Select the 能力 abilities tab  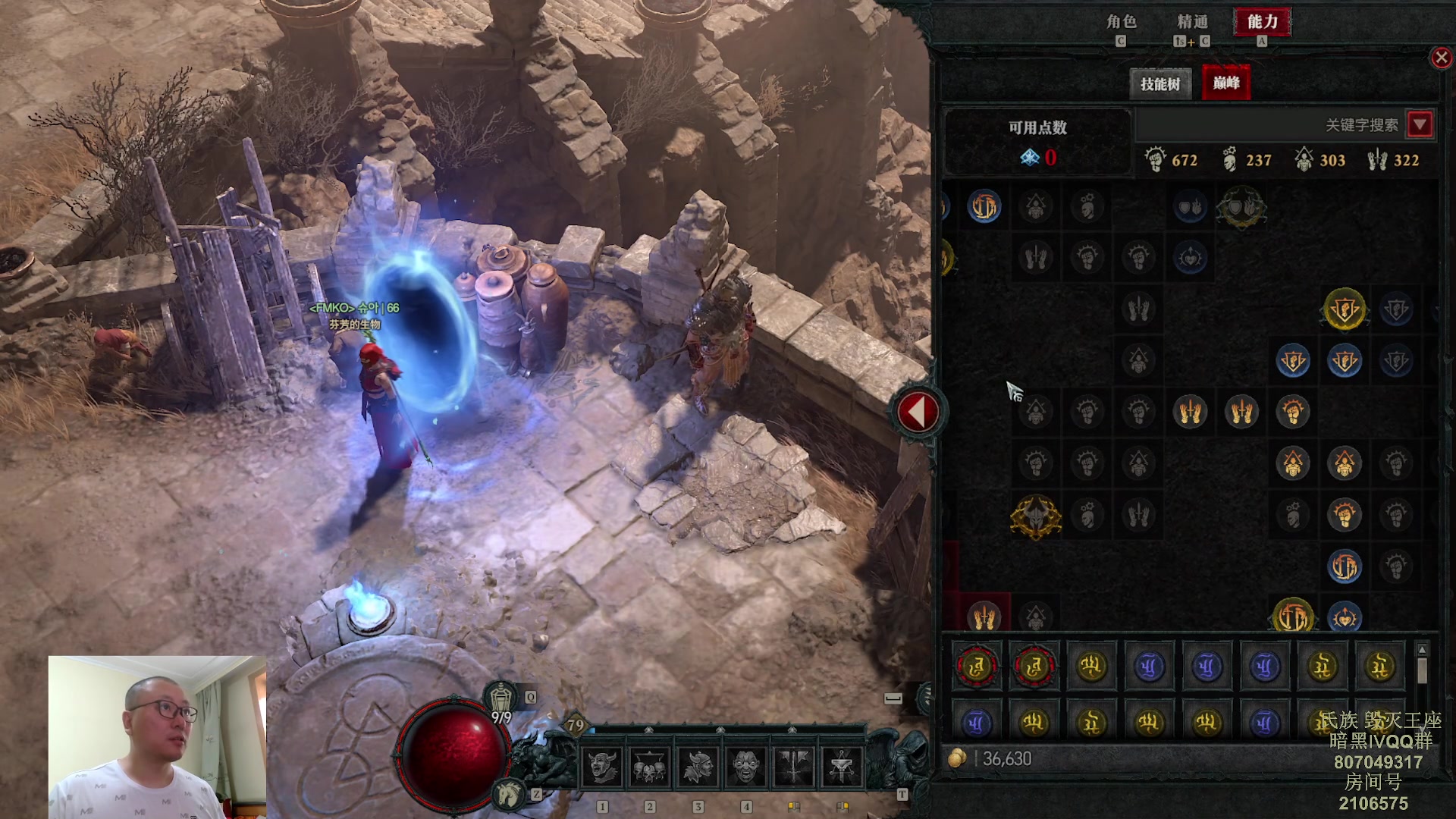pos(1263,22)
